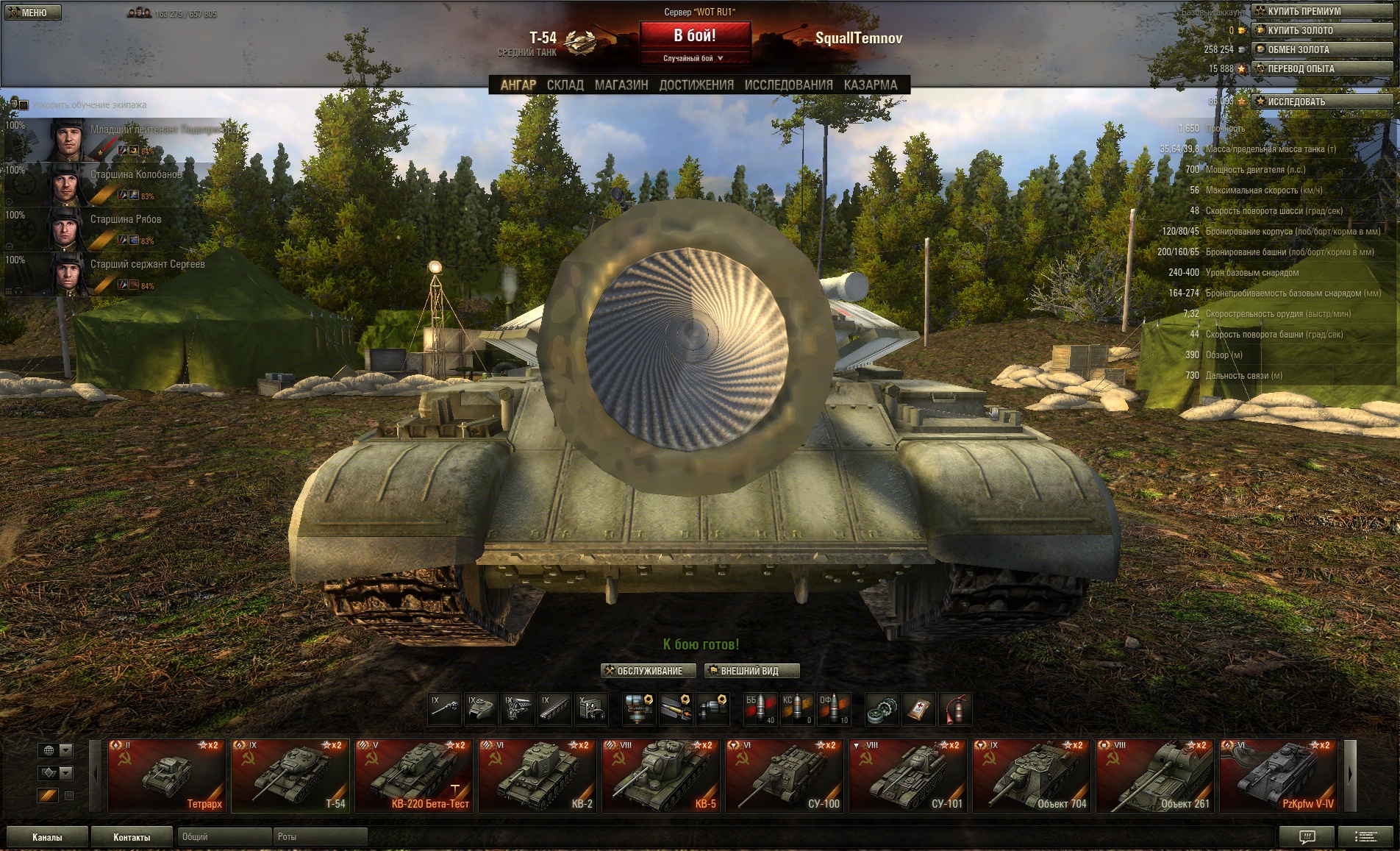Open the ОБСЛУЖИВАНИЕ service window
This screenshot has width=1400, height=851.
tap(648, 671)
